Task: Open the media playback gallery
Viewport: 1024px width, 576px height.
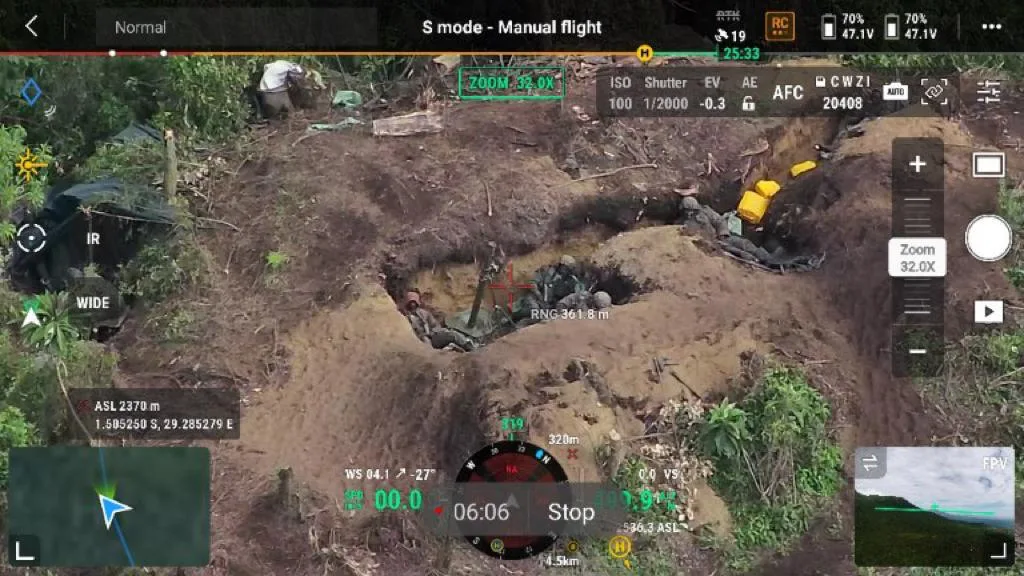Action: coord(988,312)
